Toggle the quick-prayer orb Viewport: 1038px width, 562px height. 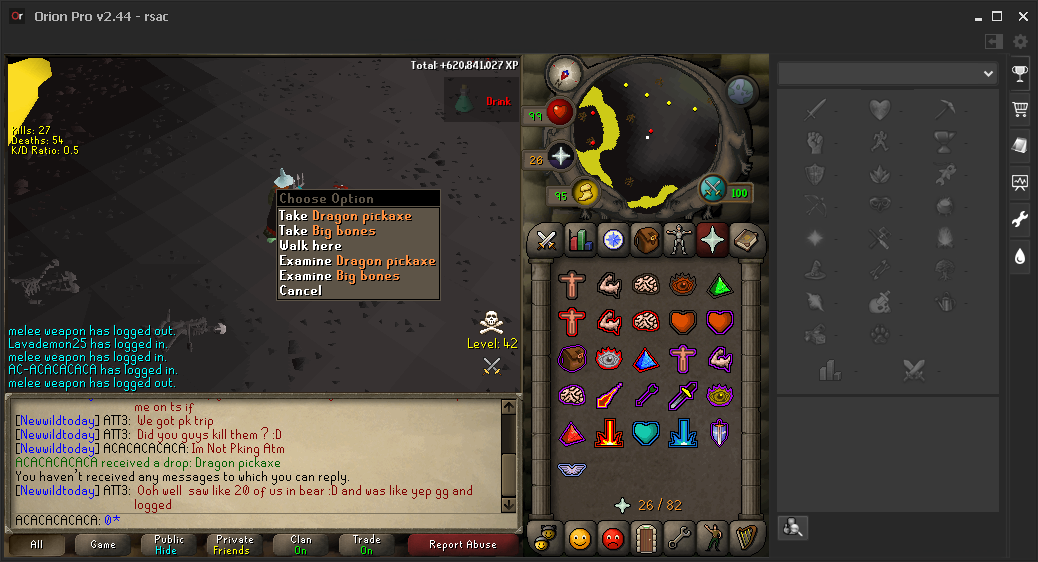pos(559,157)
